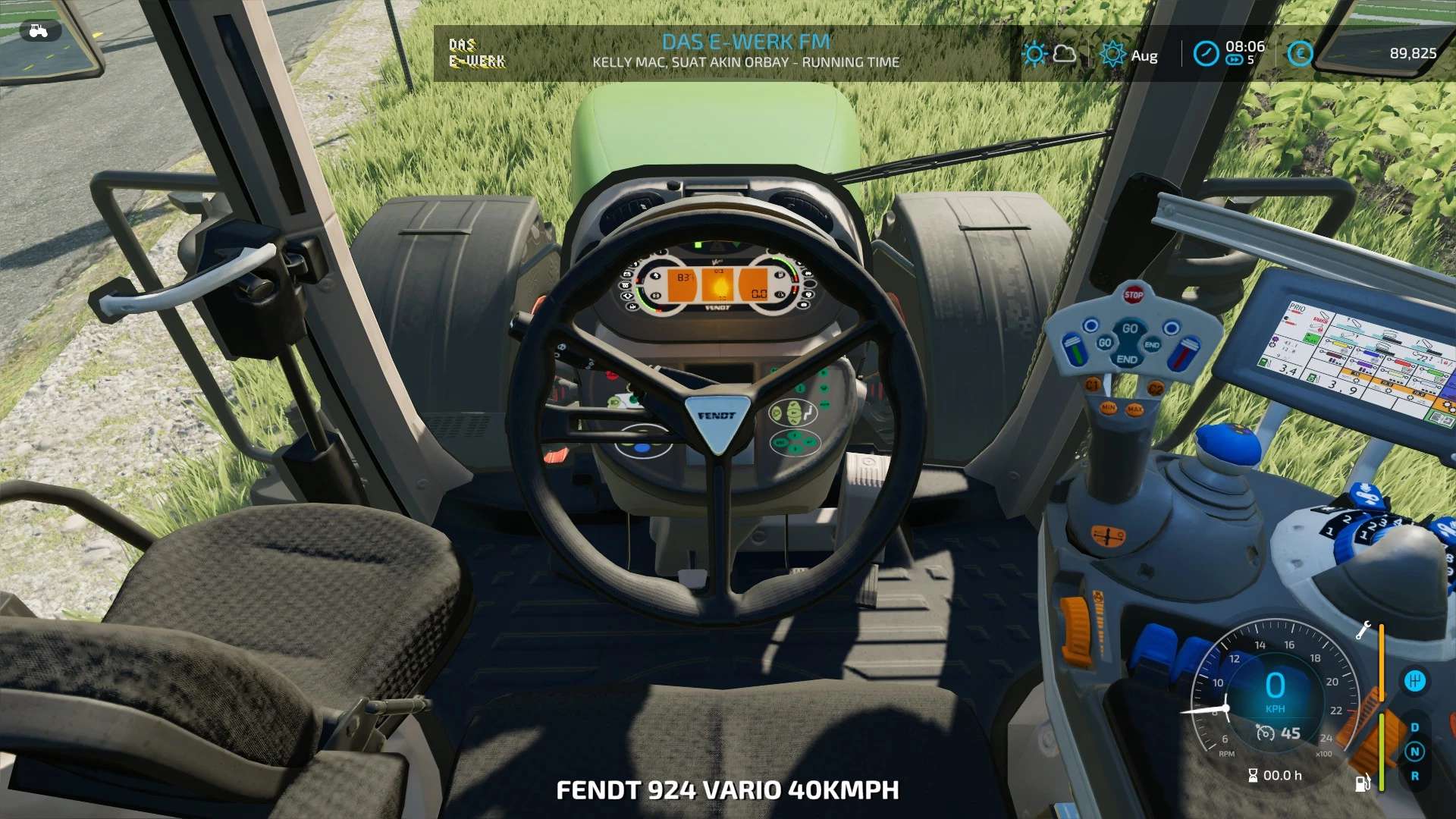This screenshot has width=1456, height=819.
Task: Select neutral gear N
Action: coord(1414,752)
